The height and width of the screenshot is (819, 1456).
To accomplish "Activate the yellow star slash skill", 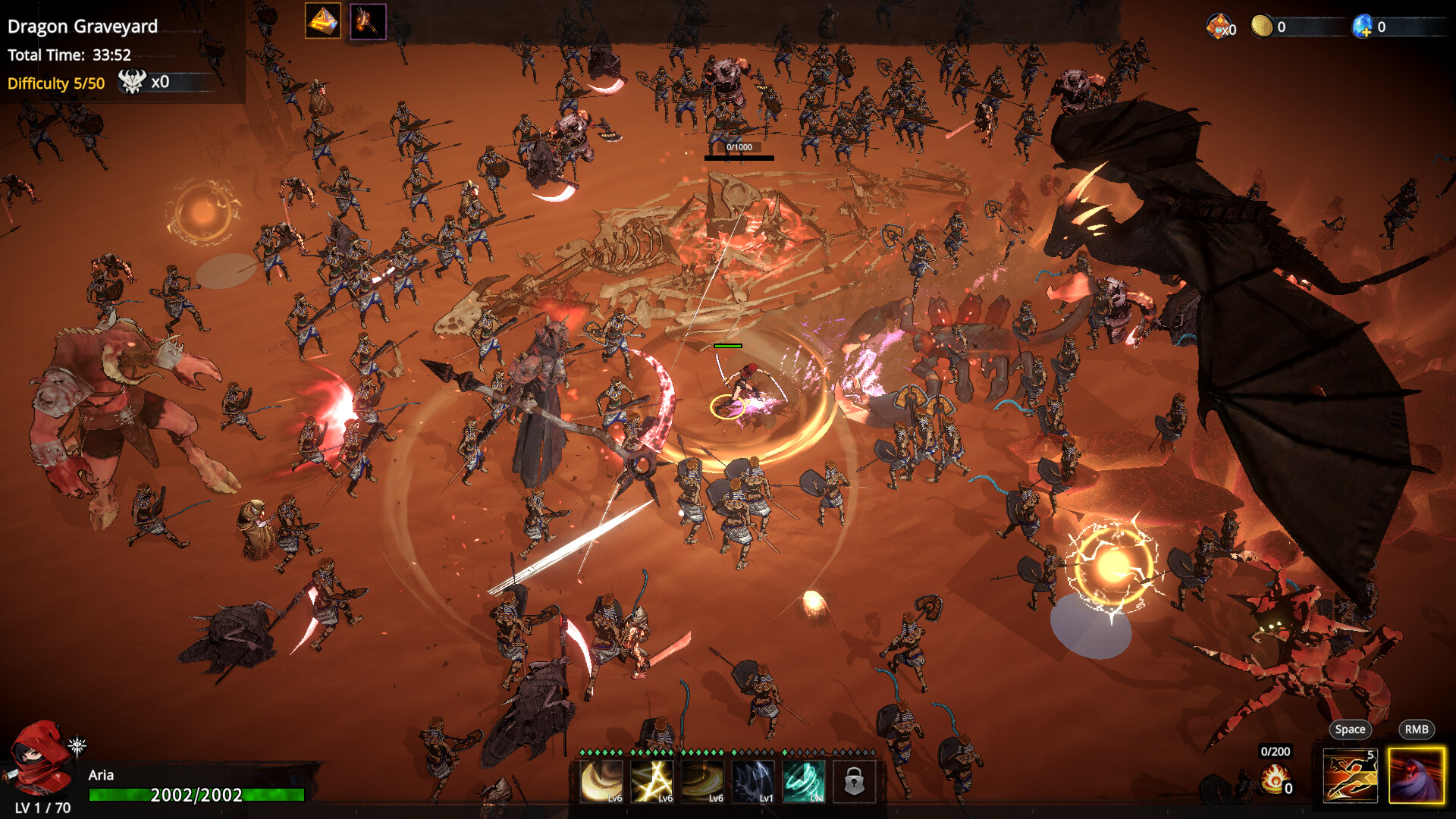I will [x=652, y=781].
